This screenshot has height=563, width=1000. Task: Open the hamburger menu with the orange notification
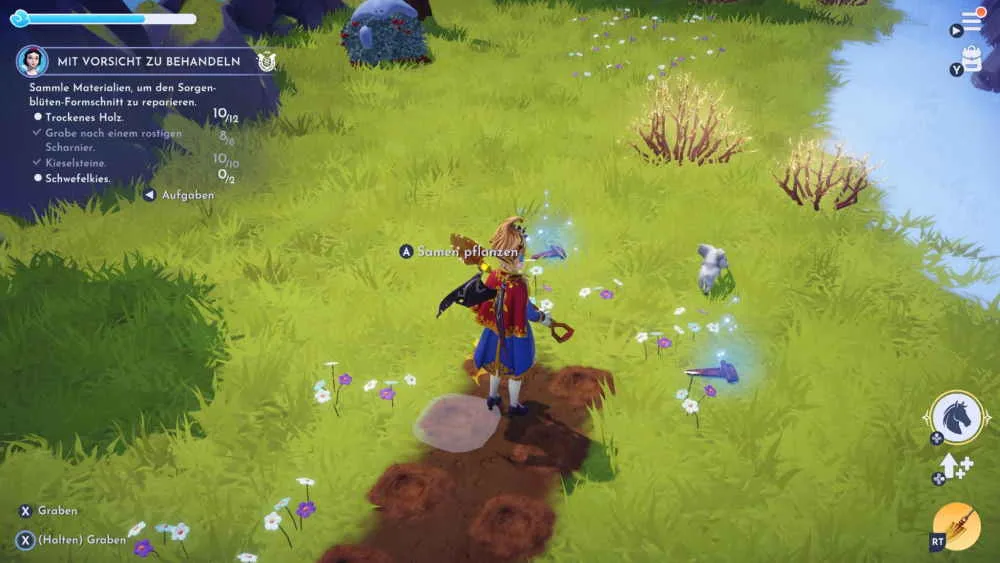(x=972, y=22)
